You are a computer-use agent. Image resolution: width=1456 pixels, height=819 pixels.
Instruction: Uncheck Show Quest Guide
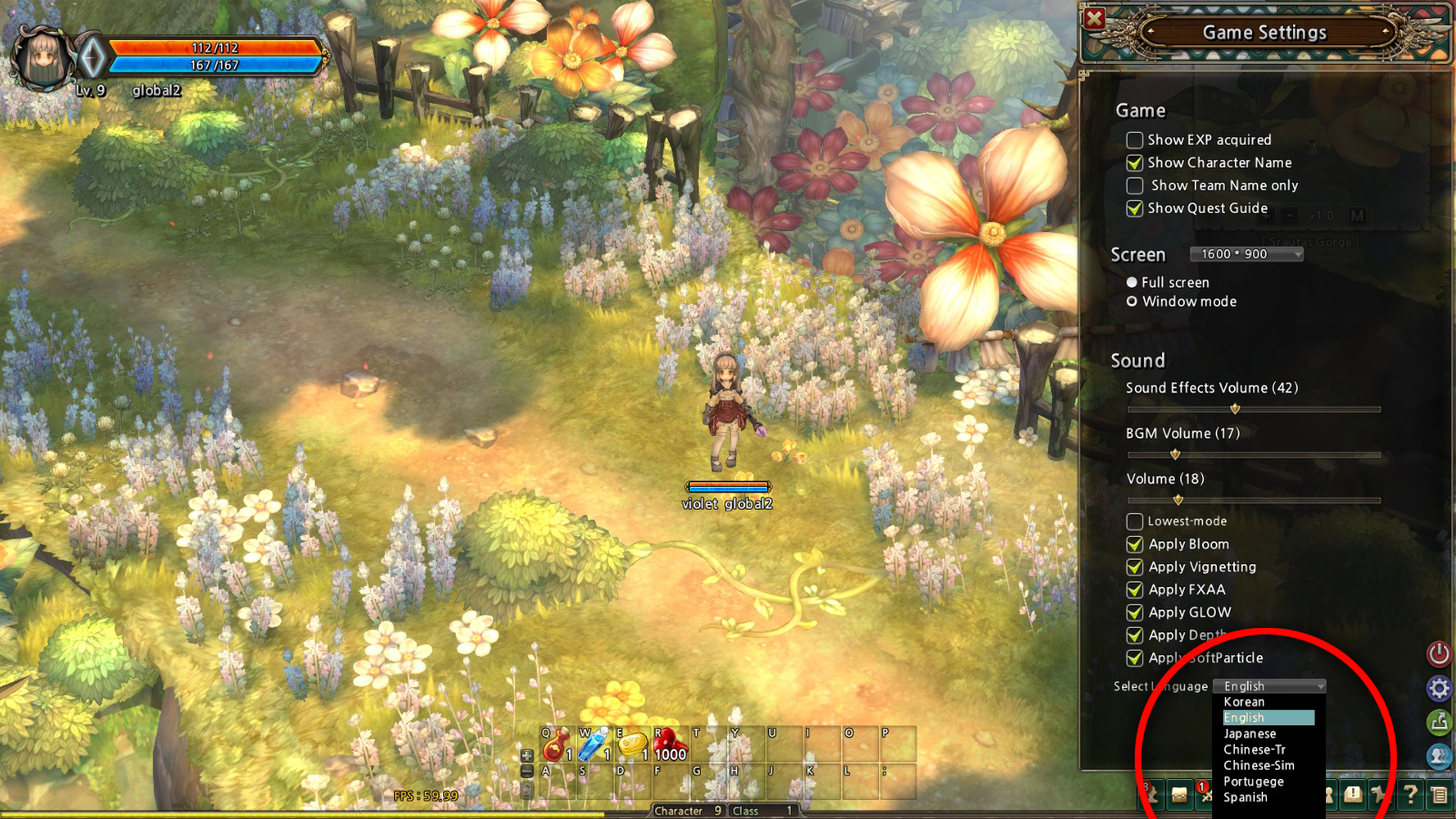point(1135,208)
